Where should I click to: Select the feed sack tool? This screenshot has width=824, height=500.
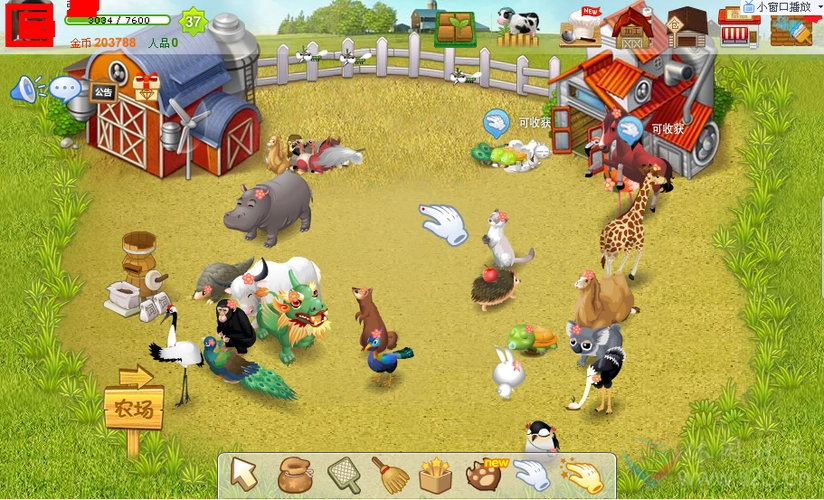294,475
